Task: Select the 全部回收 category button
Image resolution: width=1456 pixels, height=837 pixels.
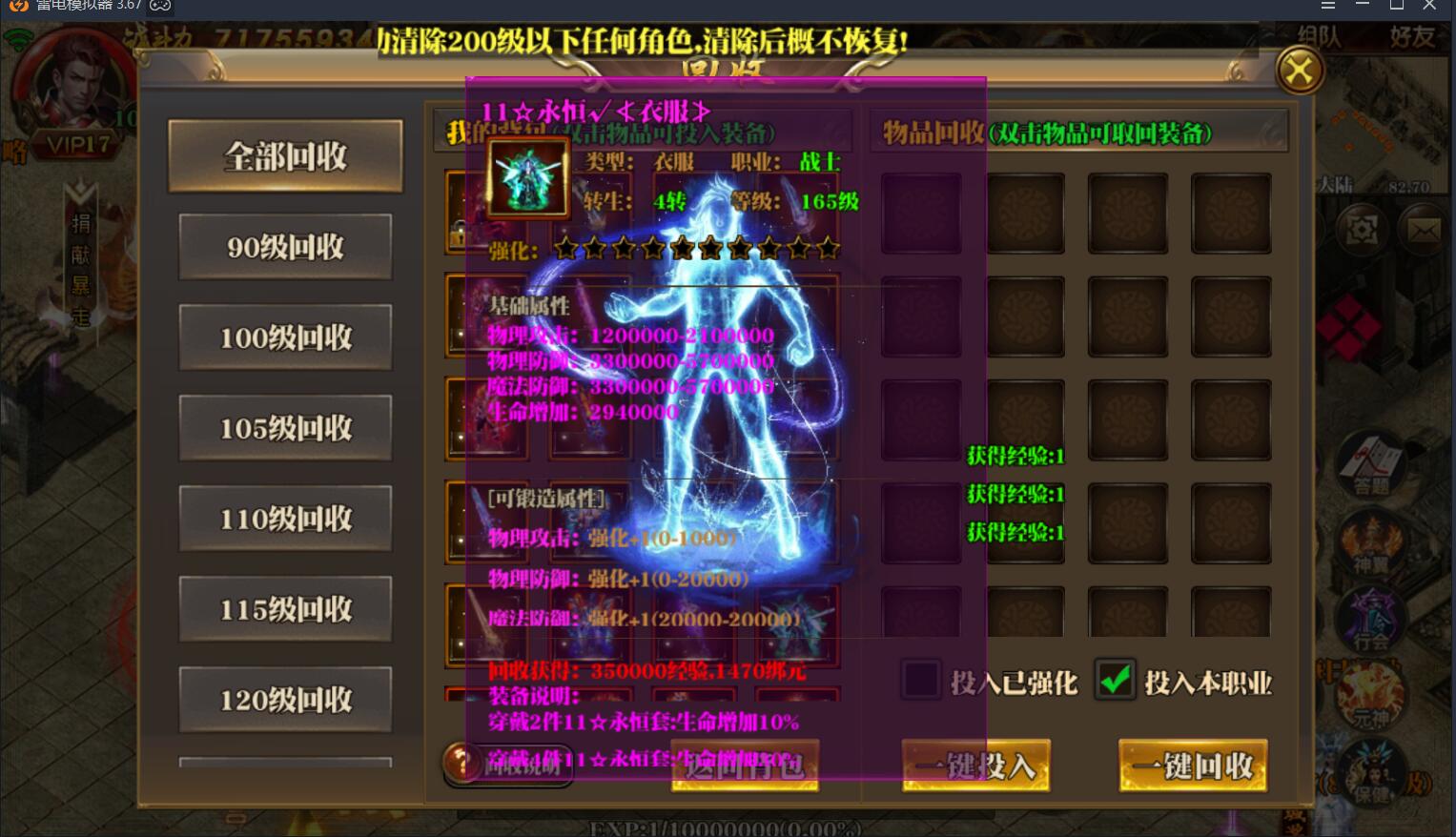Action: point(284,155)
